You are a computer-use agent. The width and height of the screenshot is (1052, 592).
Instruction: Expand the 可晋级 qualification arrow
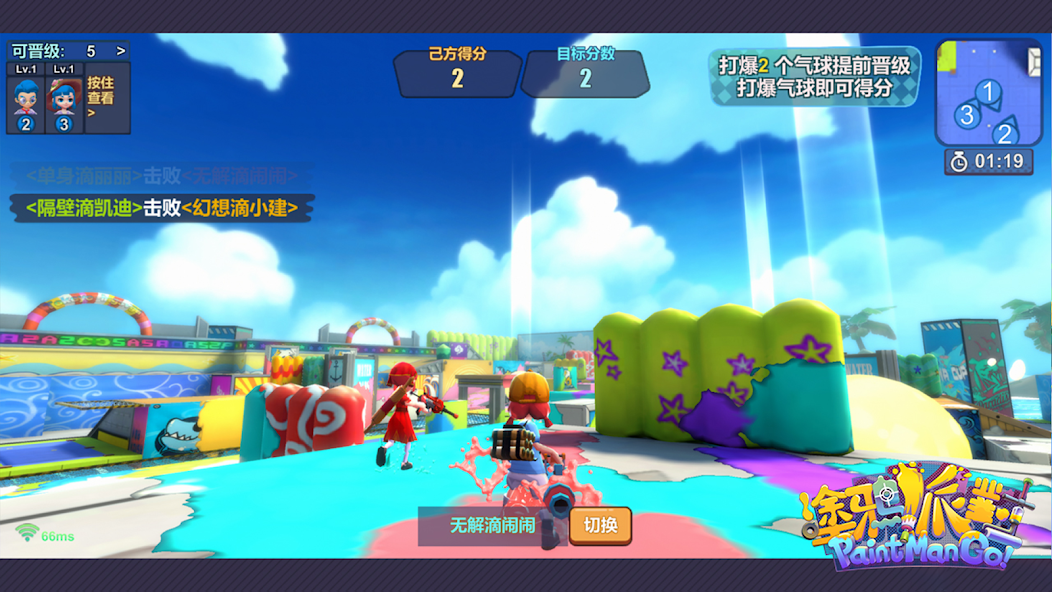point(121,51)
